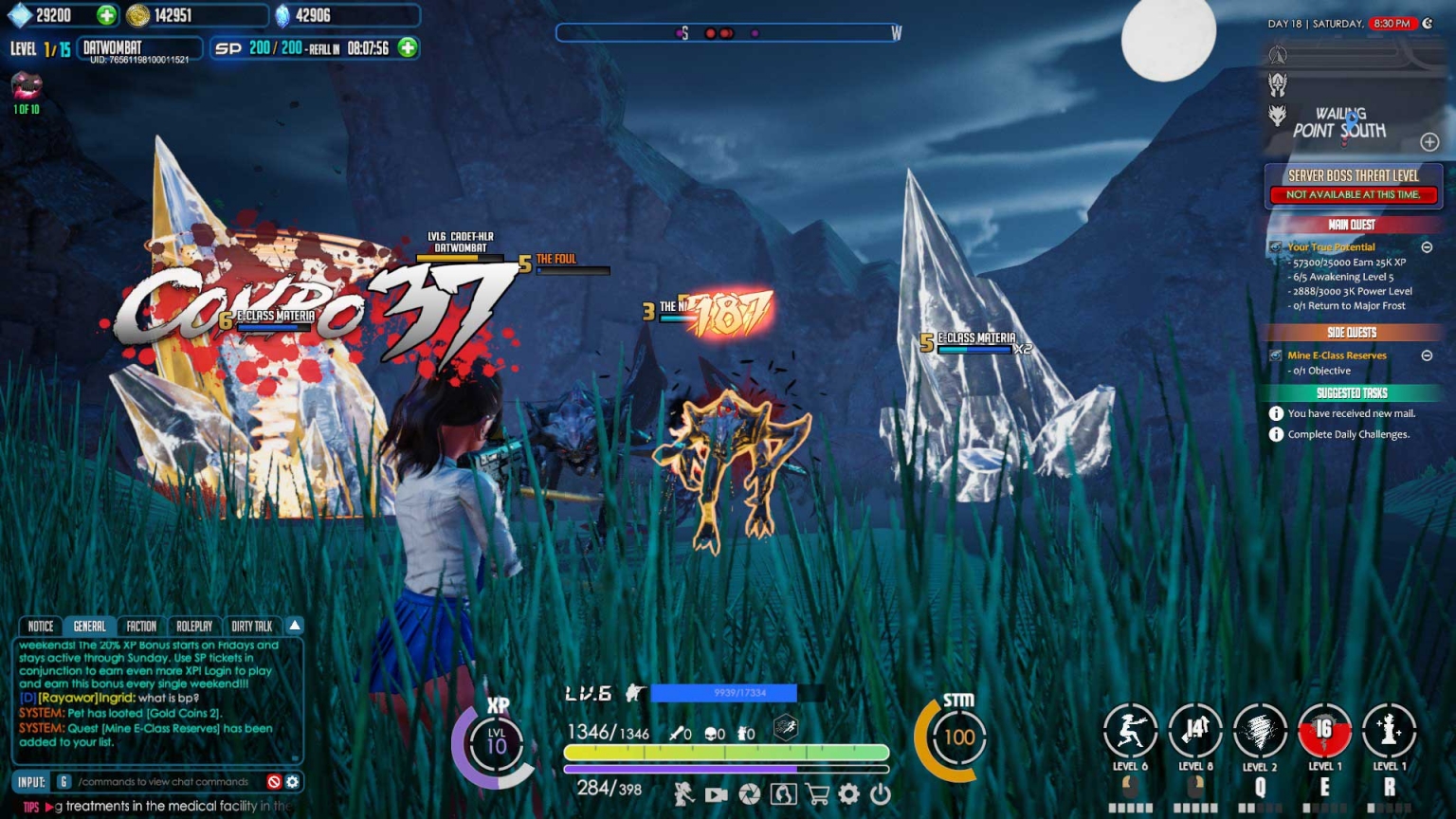Activate the tornado Q skill
1456x819 pixels.
1260,732
